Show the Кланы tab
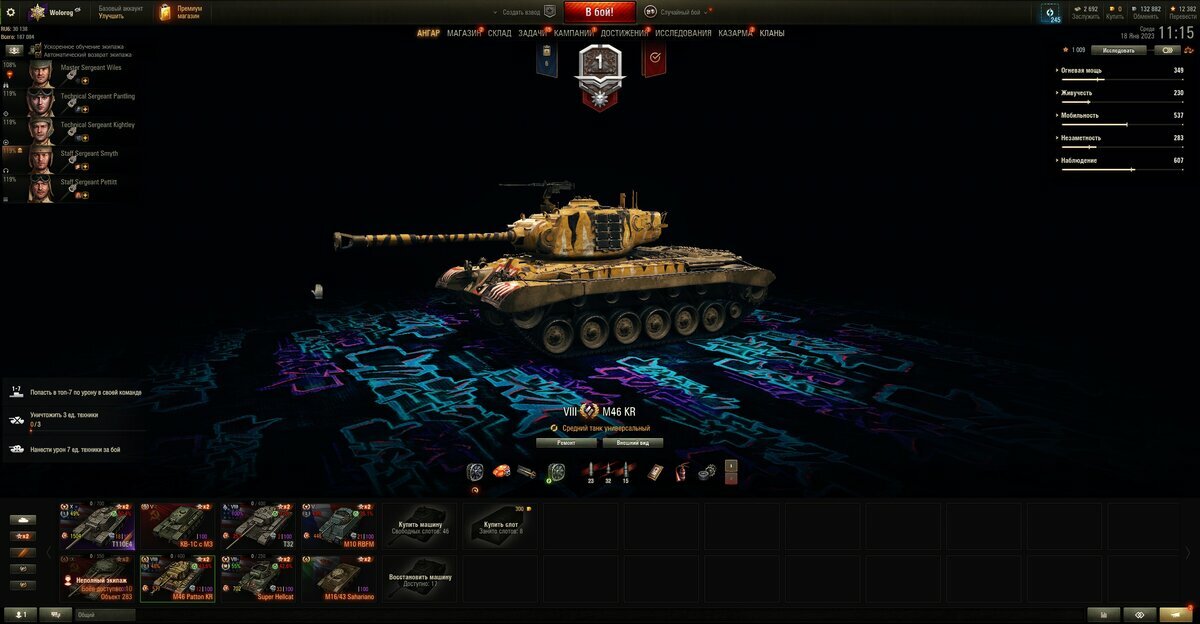Viewport: 1200px width, 624px height. (772, 33)
